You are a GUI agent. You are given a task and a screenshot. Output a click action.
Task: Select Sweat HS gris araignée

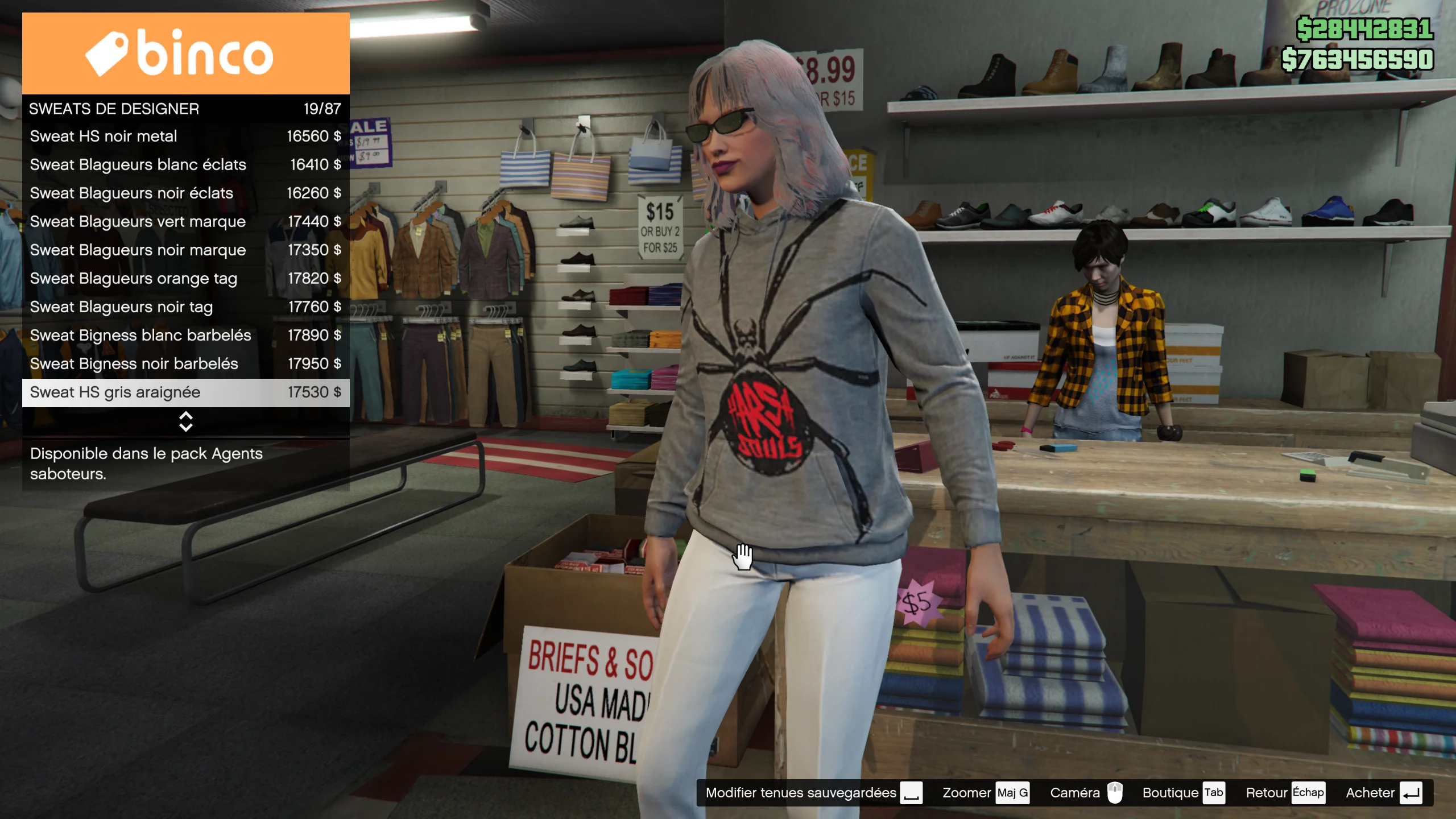pos(185,392)
